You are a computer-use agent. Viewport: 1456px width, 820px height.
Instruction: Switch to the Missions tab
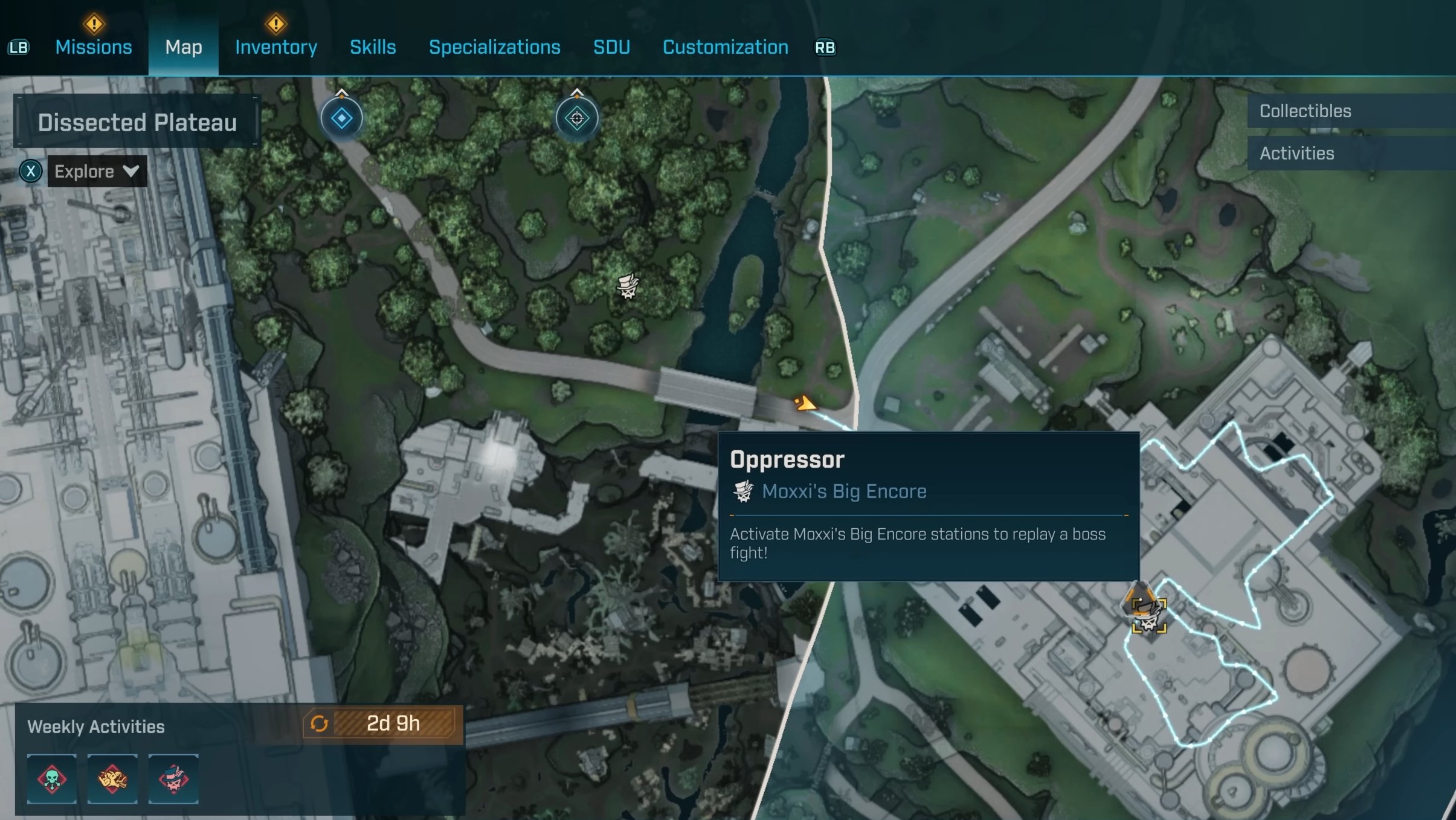94,47
